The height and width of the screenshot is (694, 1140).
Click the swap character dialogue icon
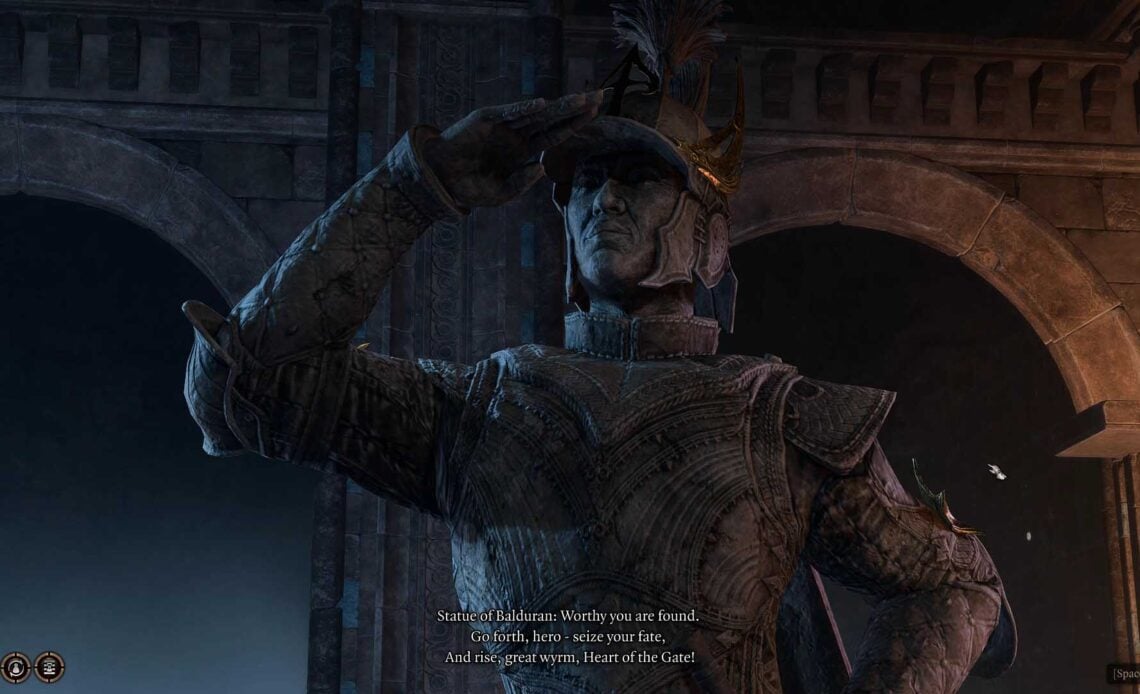click(x=15, y=667)
